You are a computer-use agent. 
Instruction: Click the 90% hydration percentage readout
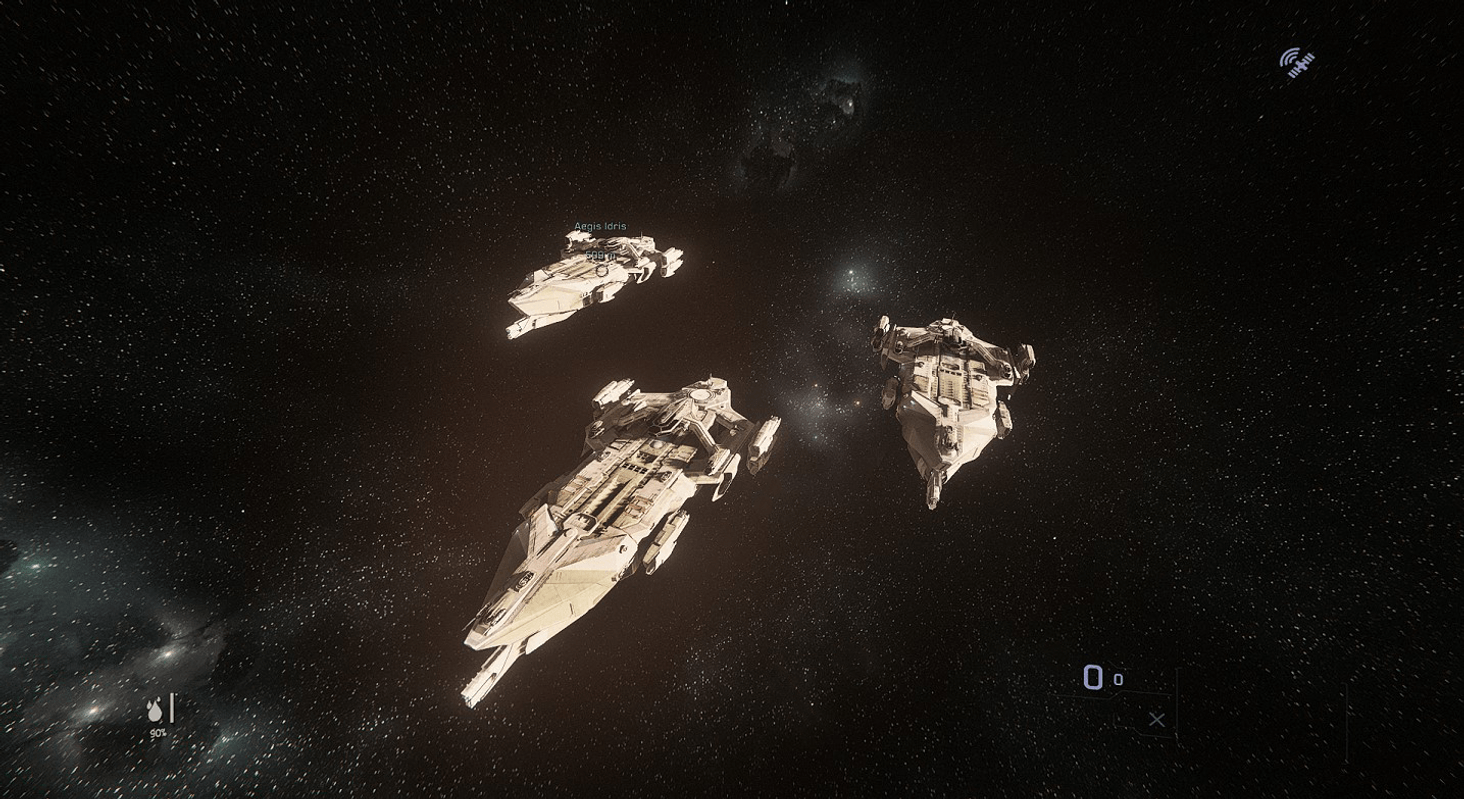158,733
